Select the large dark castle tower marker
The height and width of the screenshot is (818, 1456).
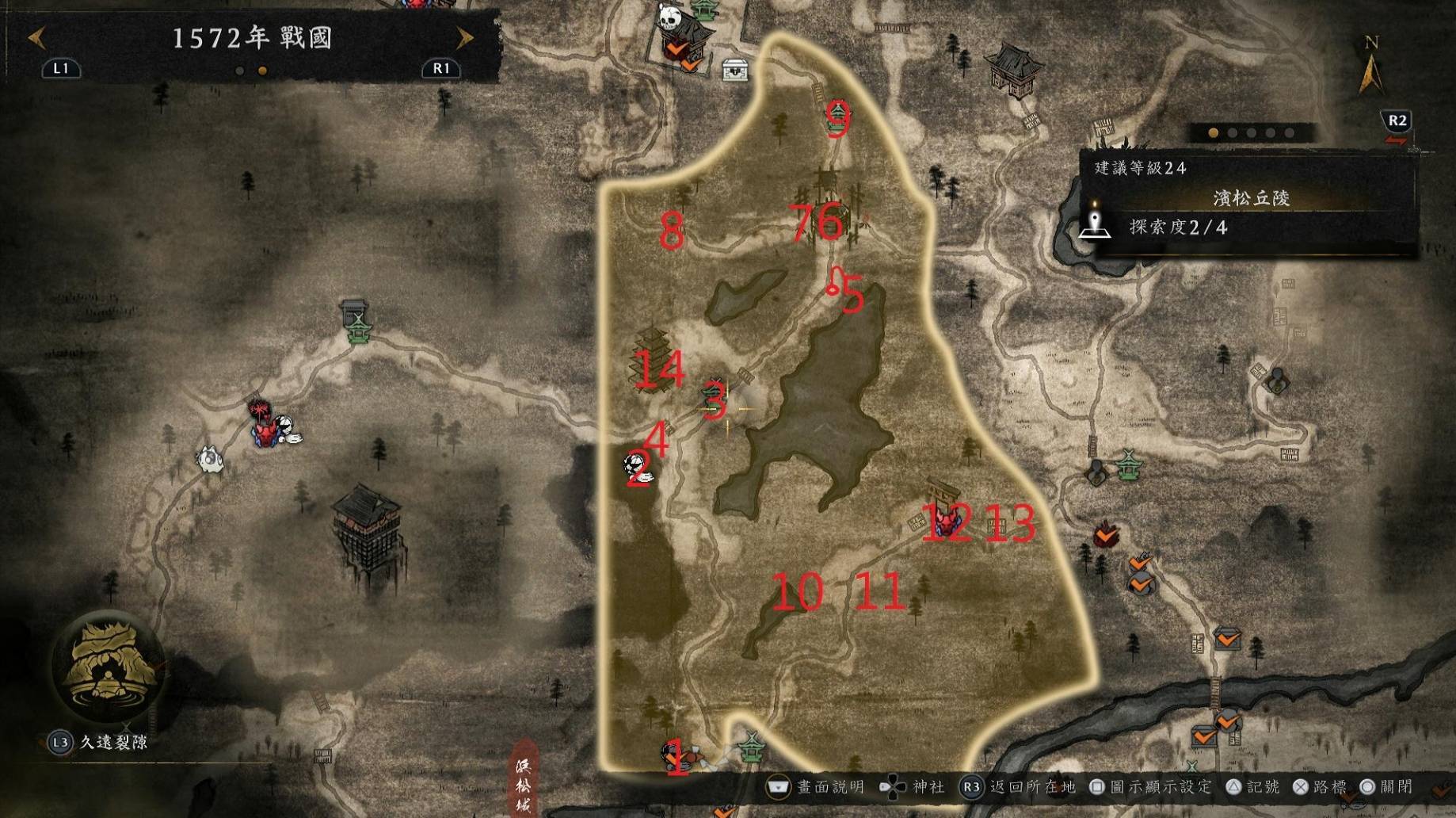pyautogui.click(x=366, y=522)
